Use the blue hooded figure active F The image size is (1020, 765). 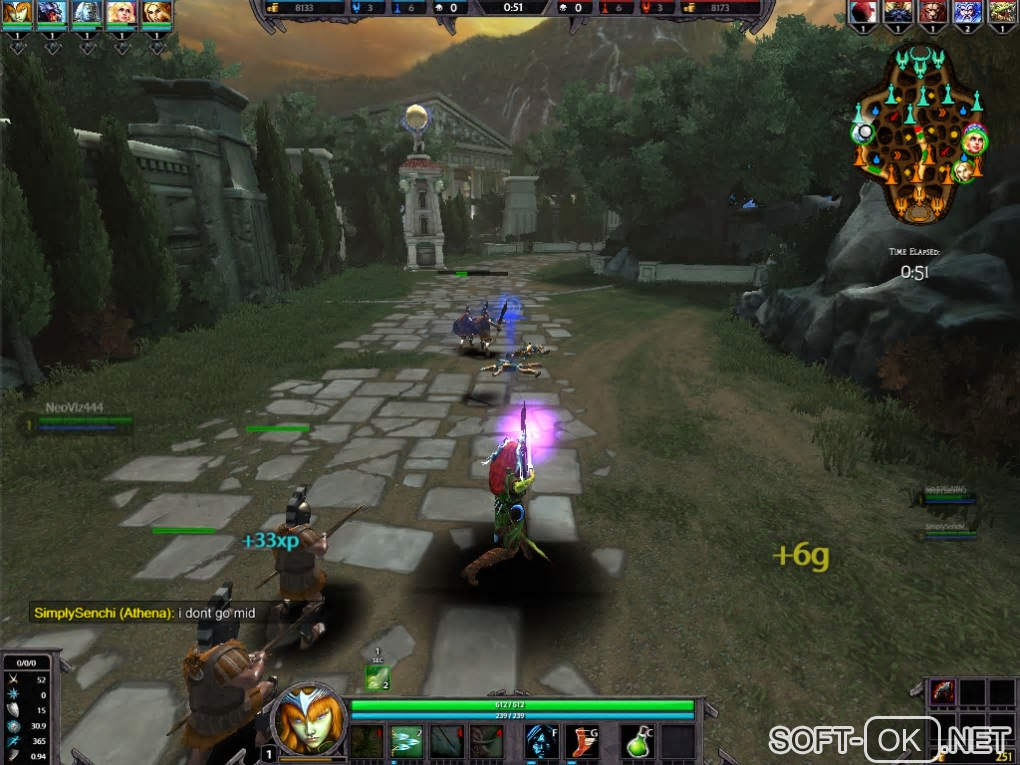coord(542,741)
